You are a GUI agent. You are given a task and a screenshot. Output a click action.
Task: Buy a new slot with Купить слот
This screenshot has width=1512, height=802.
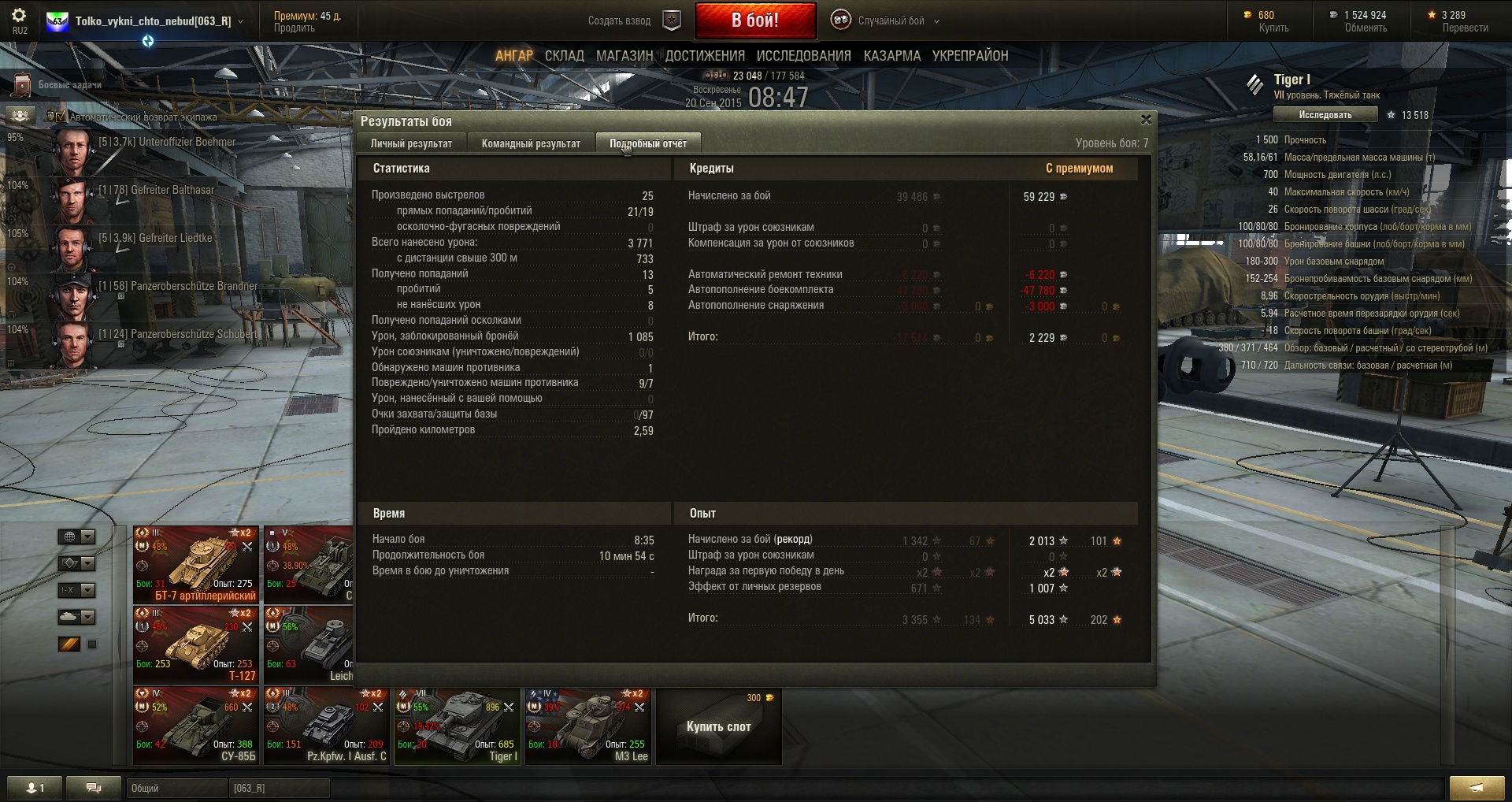[718, 726]
